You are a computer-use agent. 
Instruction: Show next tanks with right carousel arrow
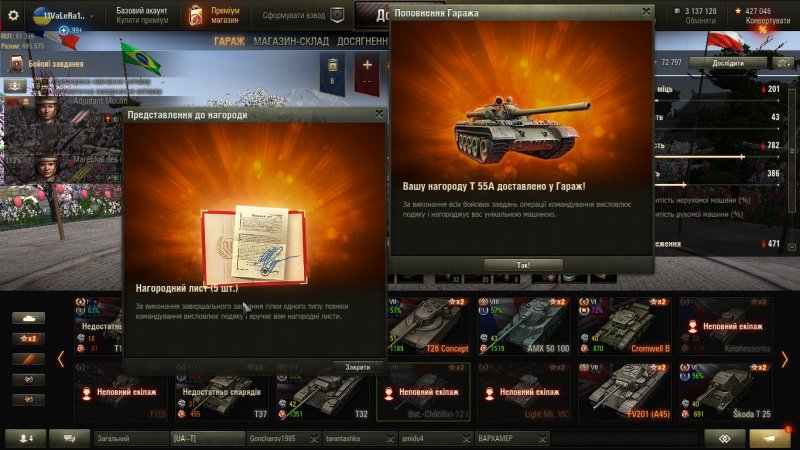point(785,360)
